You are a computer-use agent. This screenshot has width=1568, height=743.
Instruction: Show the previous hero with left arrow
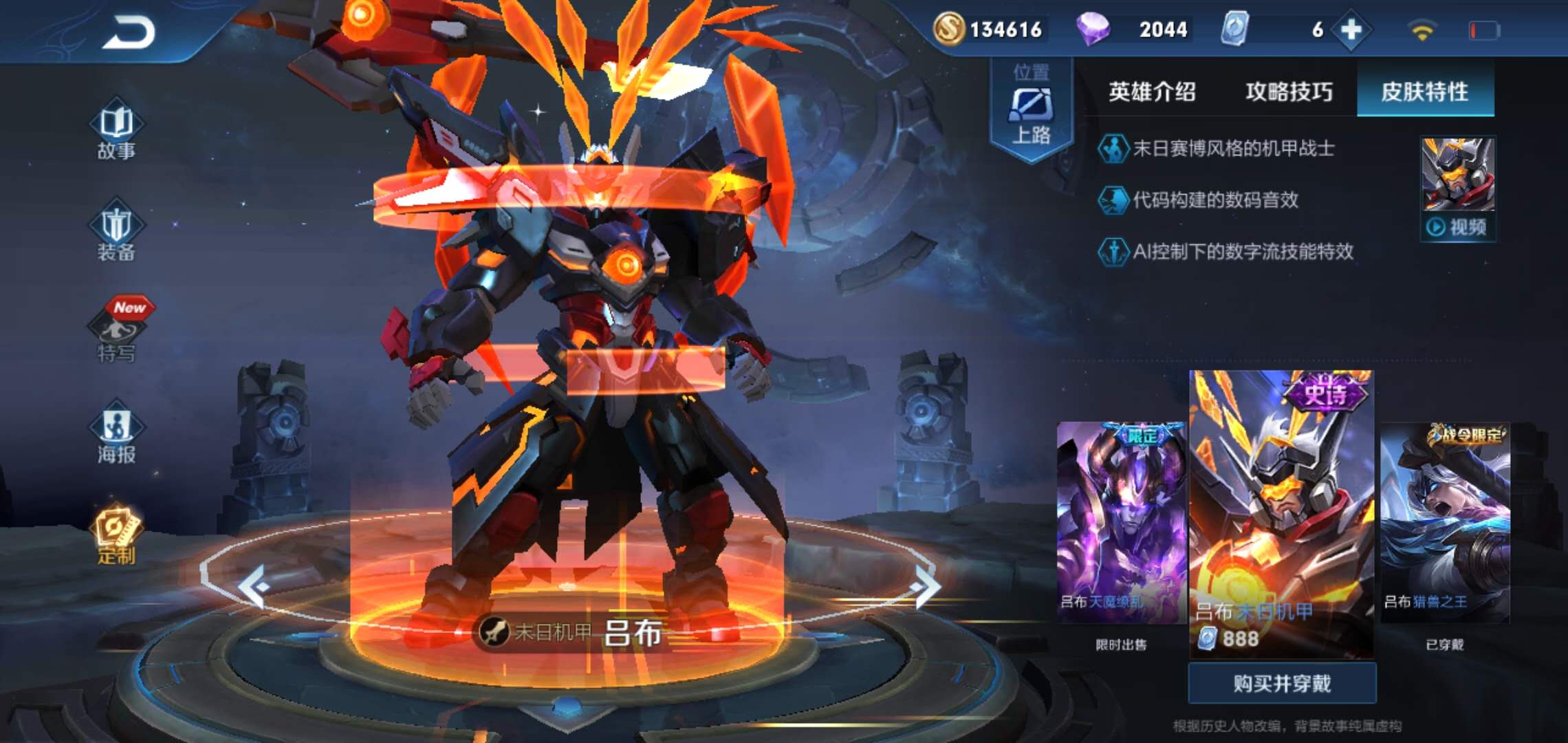pos(253,587)
